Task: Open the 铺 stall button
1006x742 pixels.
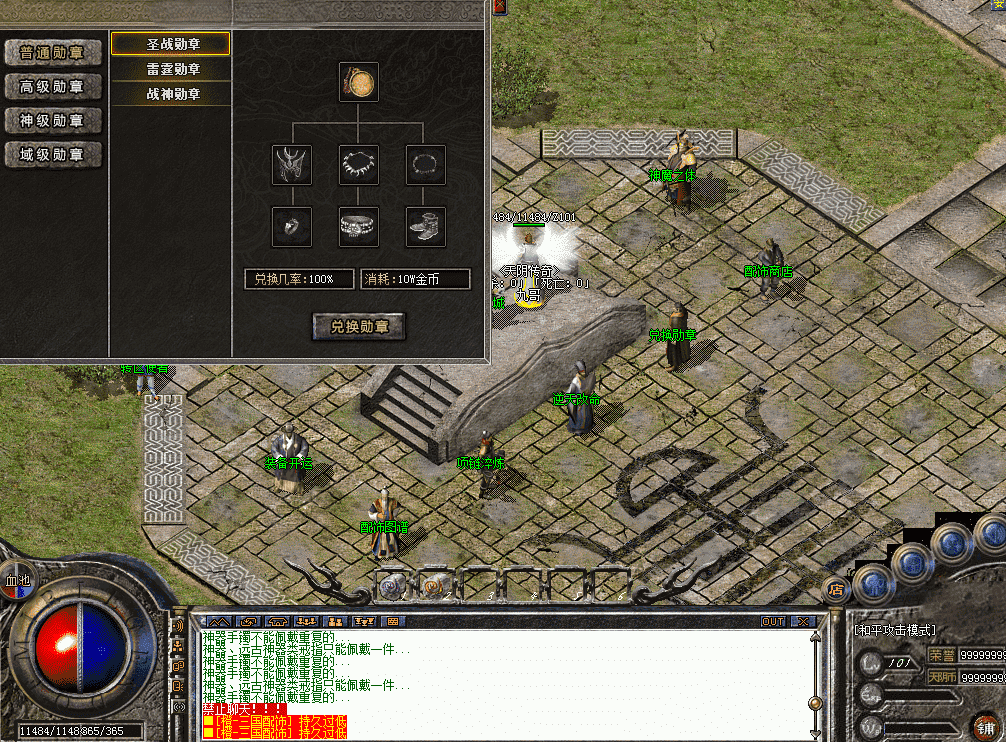Action: 984,725
